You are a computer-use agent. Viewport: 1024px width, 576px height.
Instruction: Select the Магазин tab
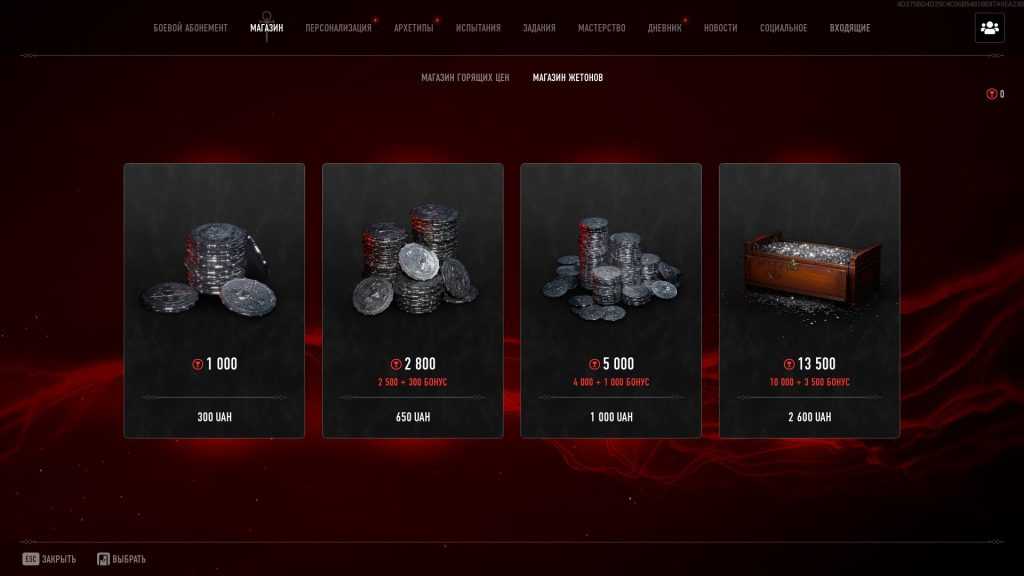(x=266, y=28)
